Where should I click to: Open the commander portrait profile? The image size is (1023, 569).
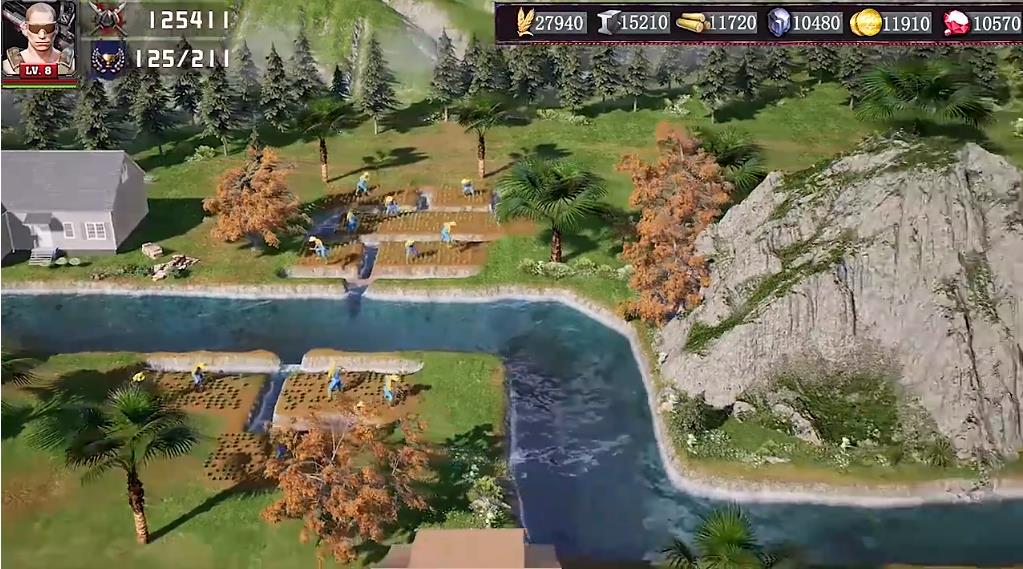pyautogui.click(x=39, y=40)
